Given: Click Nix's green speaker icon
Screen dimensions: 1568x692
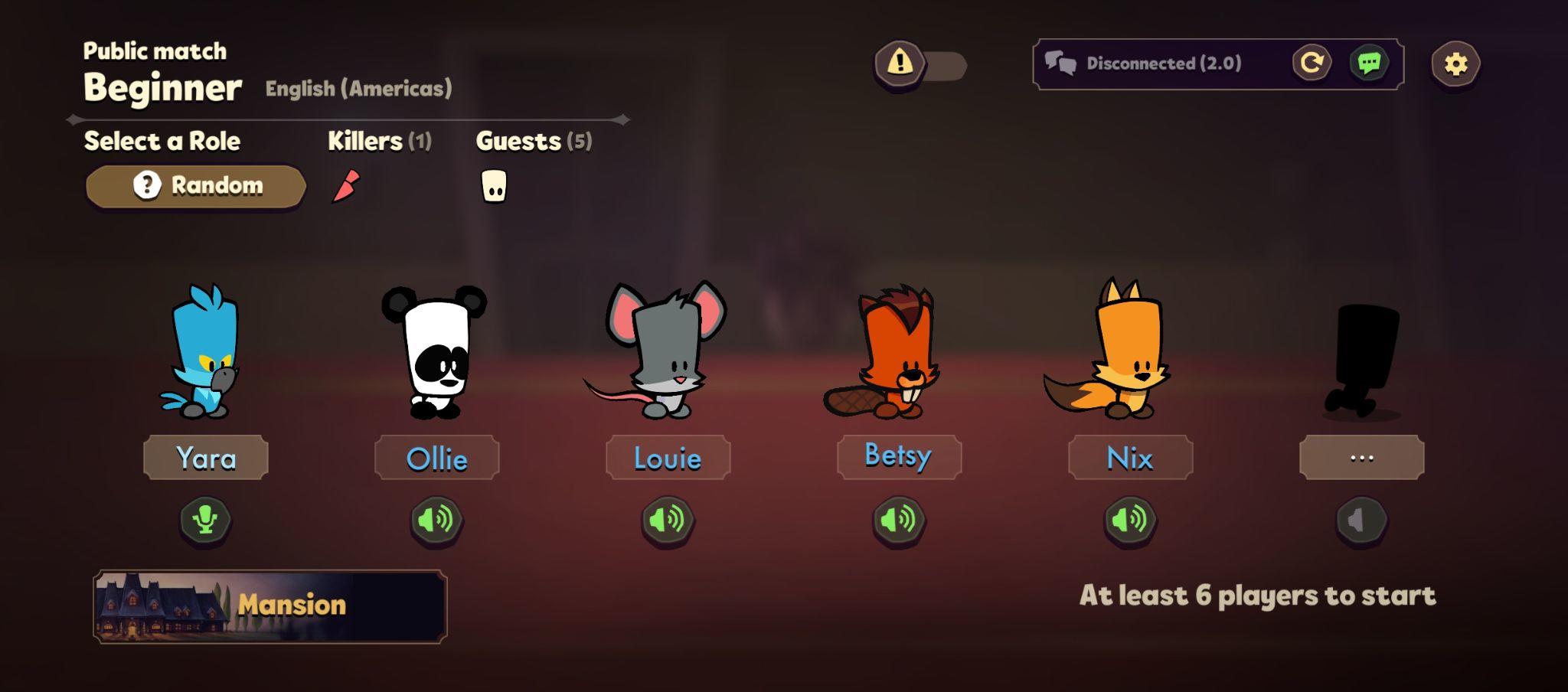Looking at the screenshot, I should (1130, 520).
